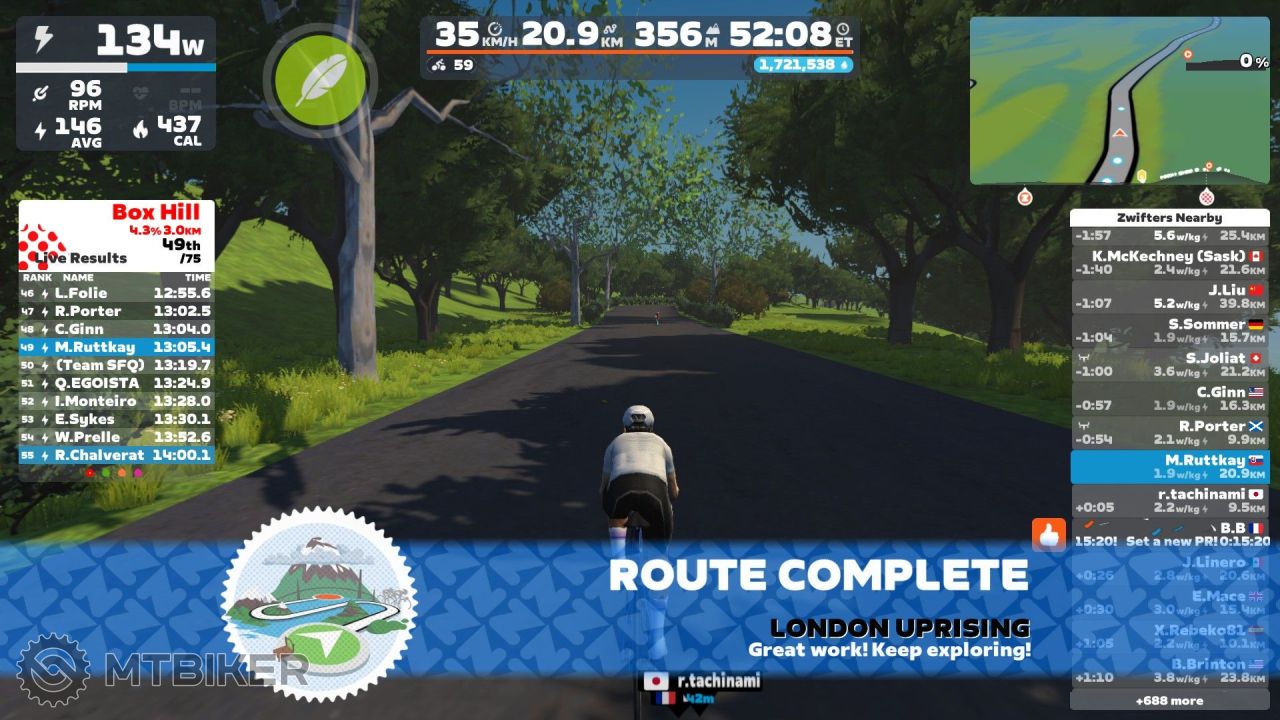Choose I.Monteiro in the results list
Viewport: 1280px width, 720px height.
[x=116, y=401]
